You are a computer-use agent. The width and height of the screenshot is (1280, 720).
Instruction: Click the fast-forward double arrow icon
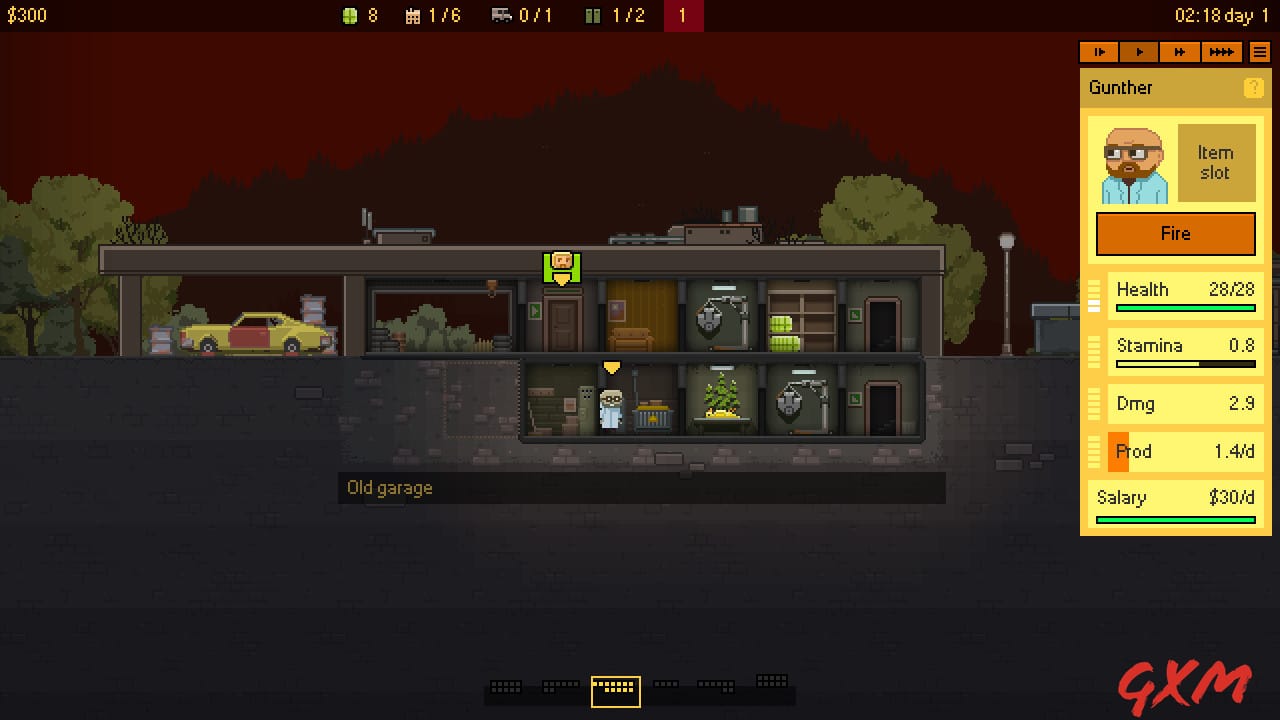click(x=1180, y=52)
